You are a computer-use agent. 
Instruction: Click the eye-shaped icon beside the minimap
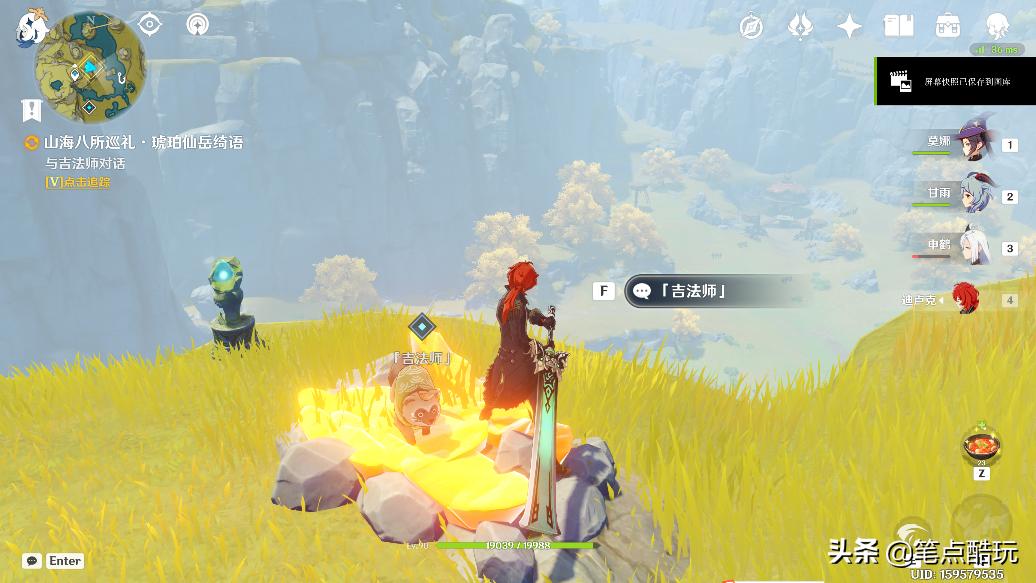(x=150, y=25)
